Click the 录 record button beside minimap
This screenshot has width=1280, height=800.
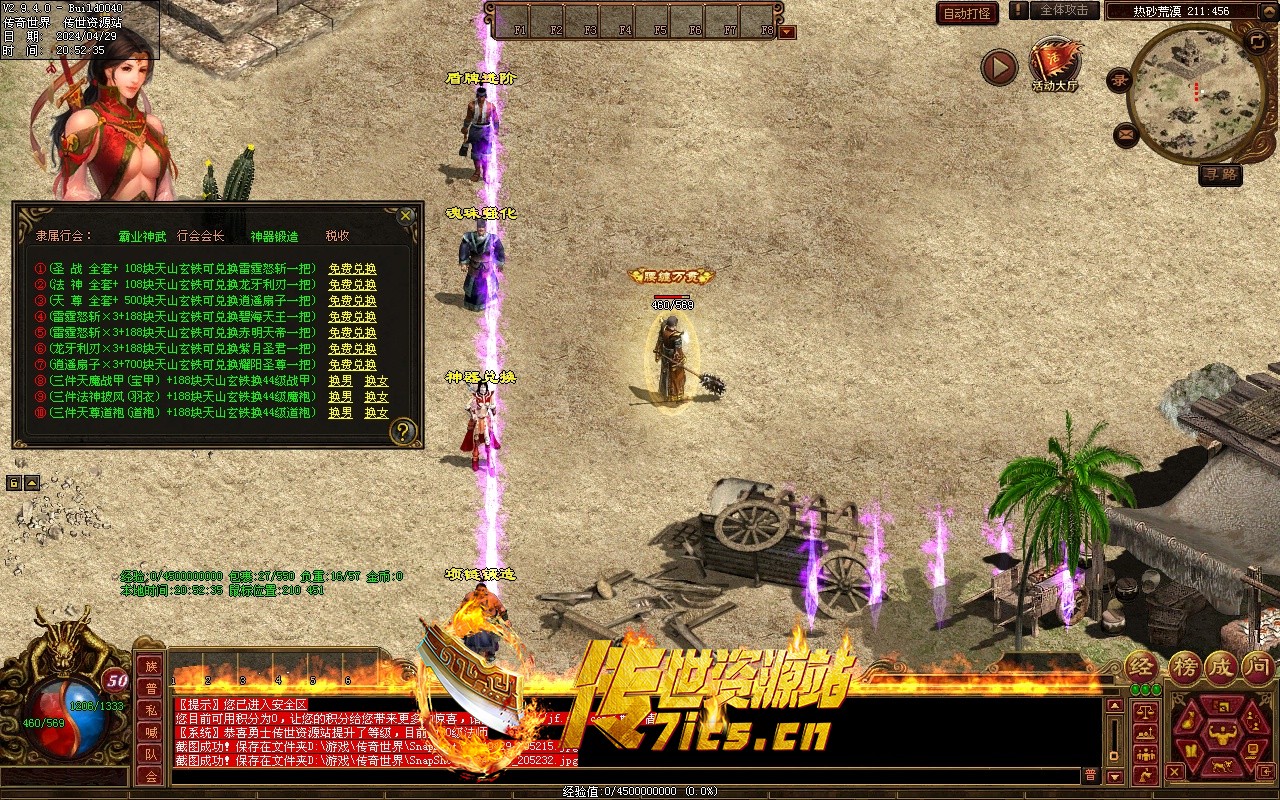pyautogui.click(x=1120, y=81)
